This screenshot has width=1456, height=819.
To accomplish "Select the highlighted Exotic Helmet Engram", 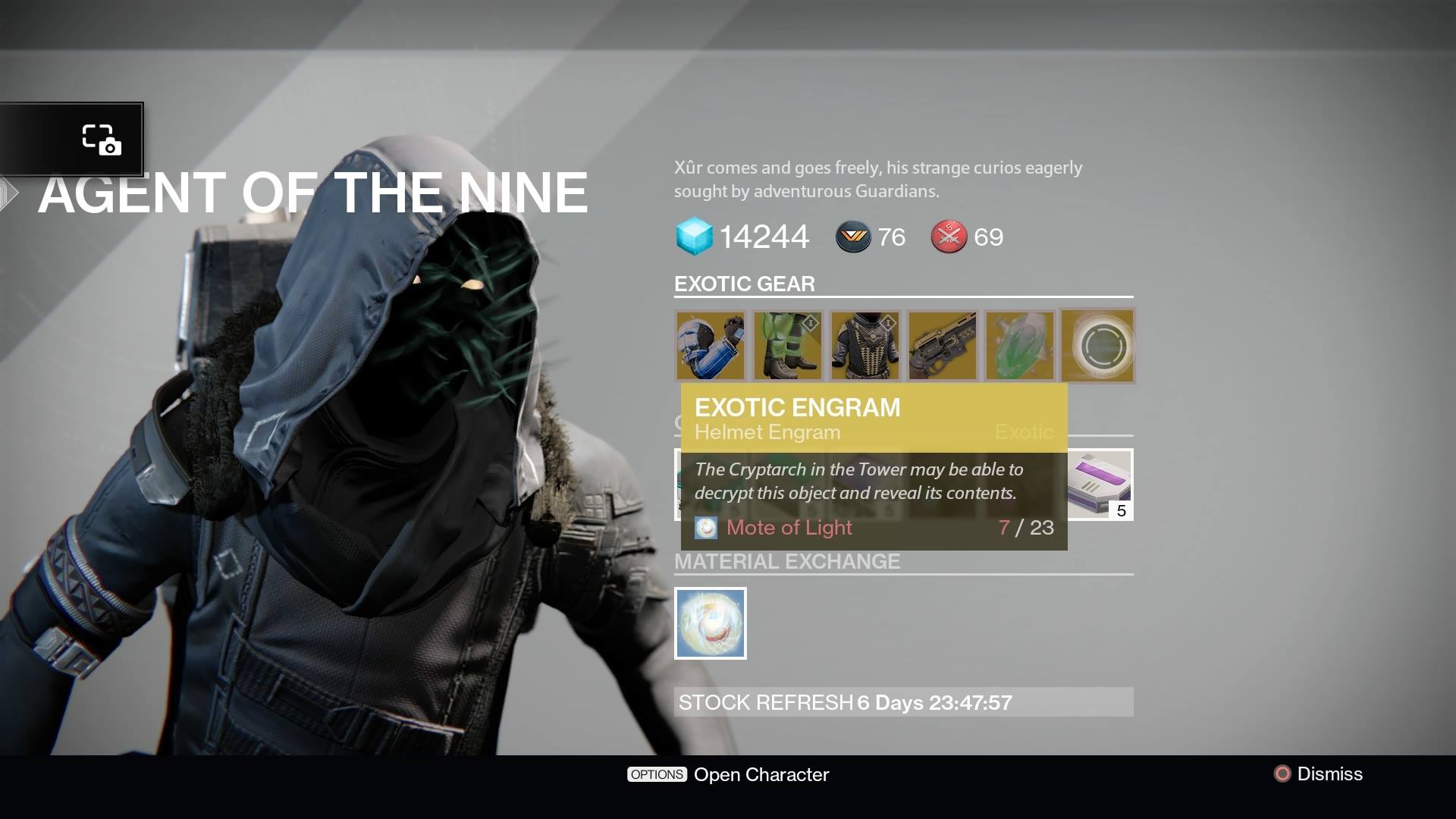I will point(1097,346).
